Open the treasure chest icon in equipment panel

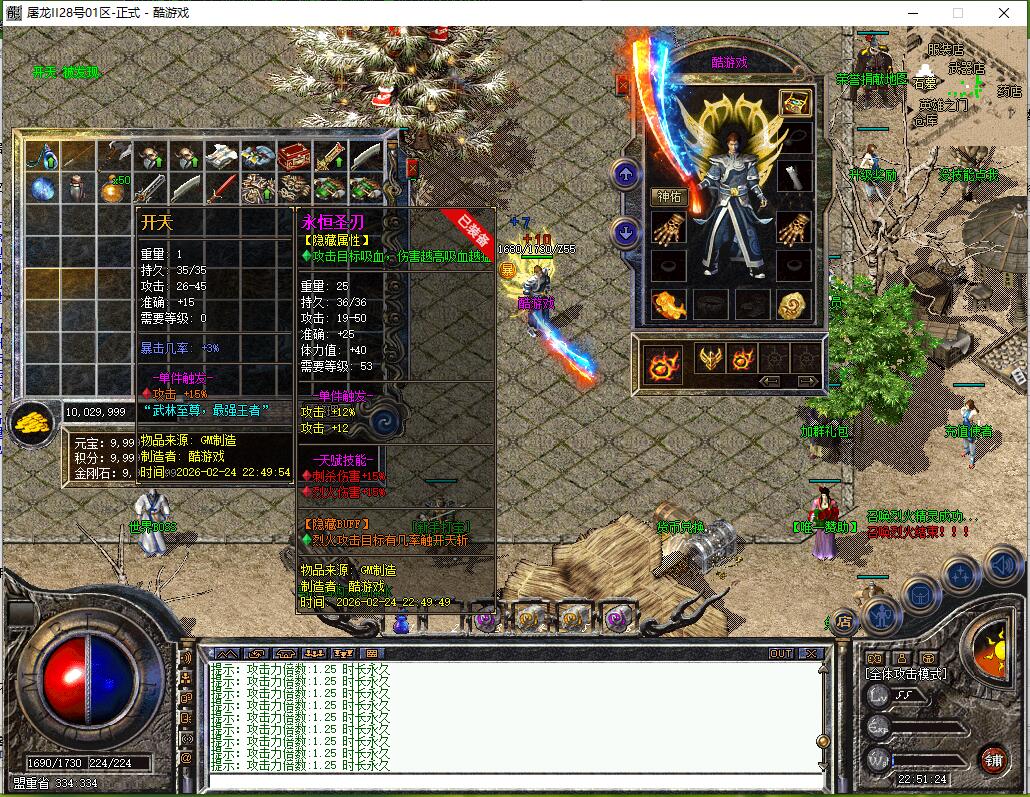click(x=795, y=102)
